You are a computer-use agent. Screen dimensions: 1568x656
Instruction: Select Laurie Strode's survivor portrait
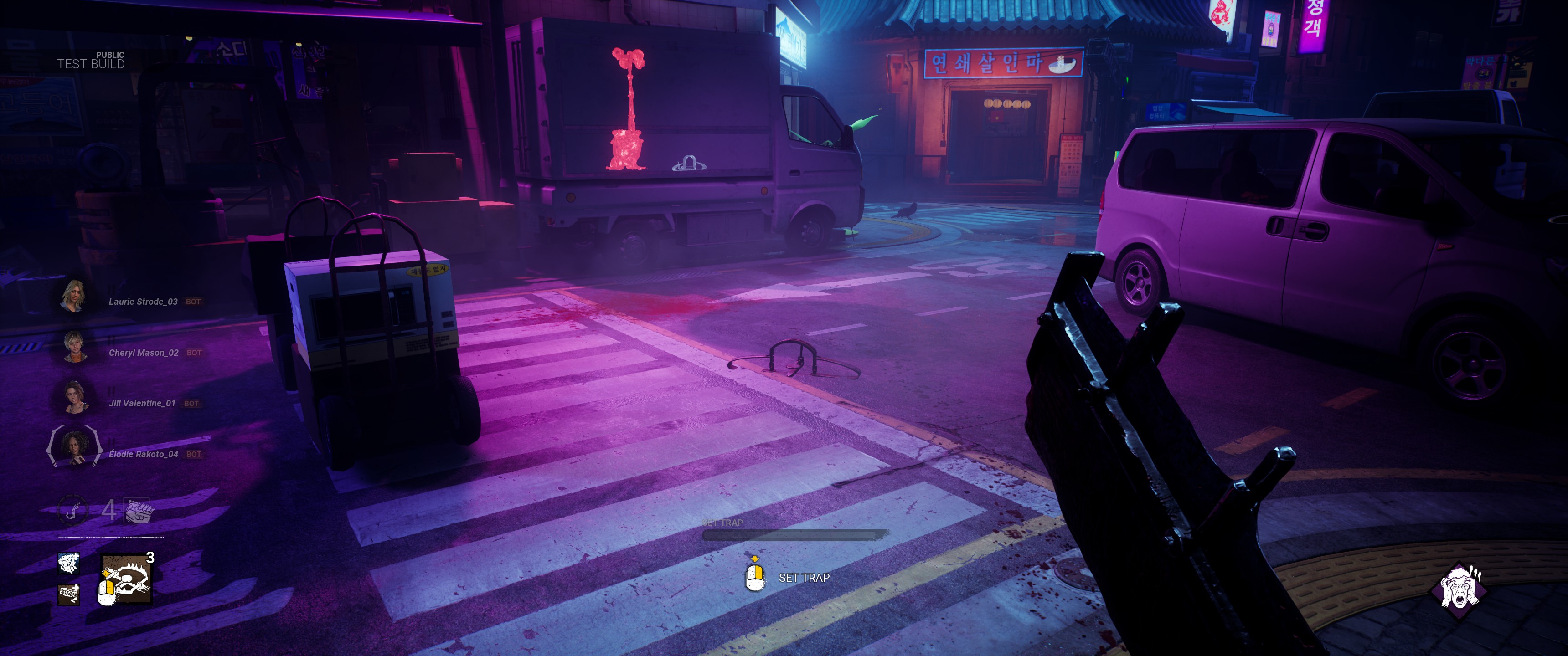coord(74,296)
